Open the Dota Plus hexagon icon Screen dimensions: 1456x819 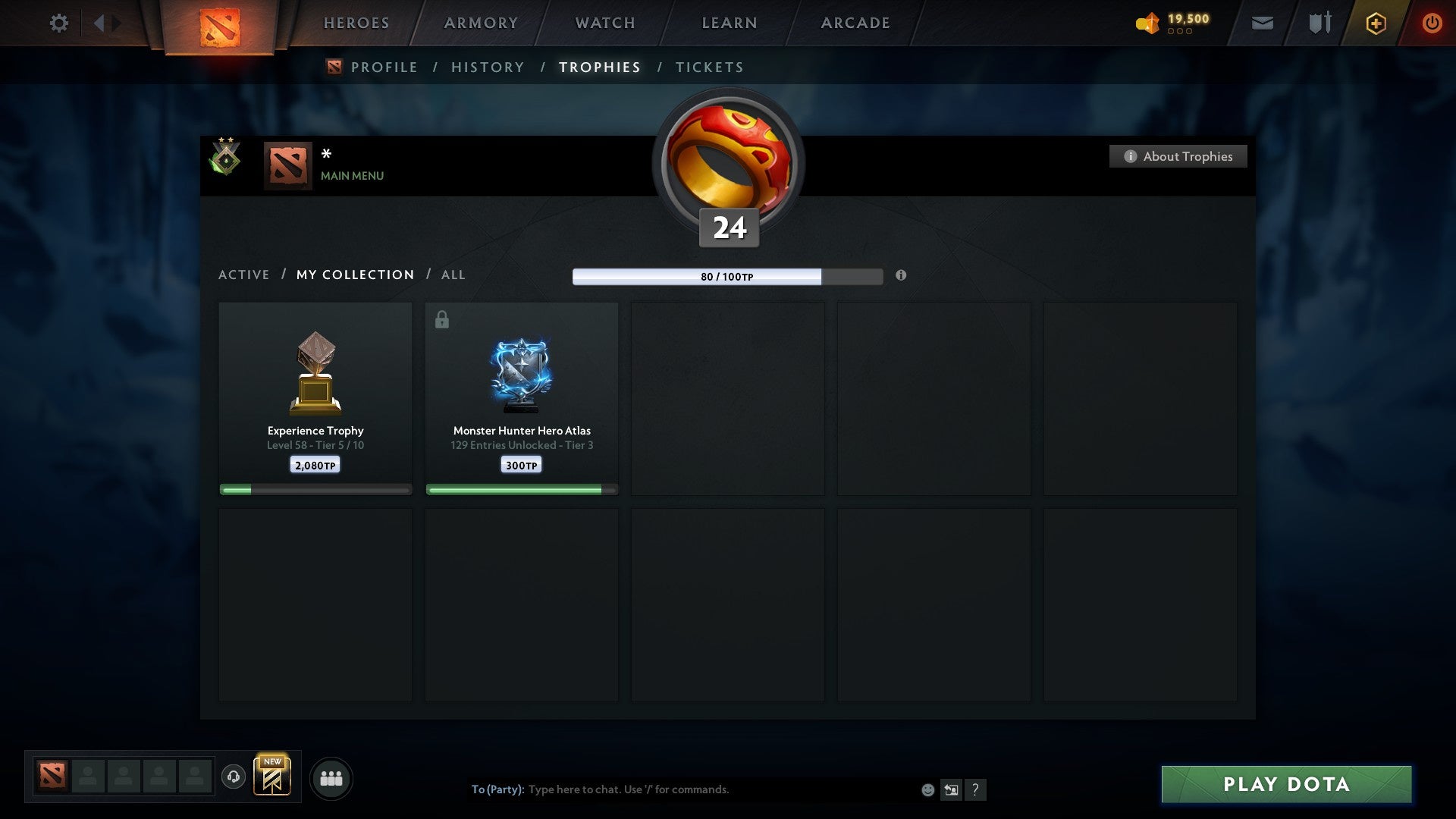tap(1376, 23)
